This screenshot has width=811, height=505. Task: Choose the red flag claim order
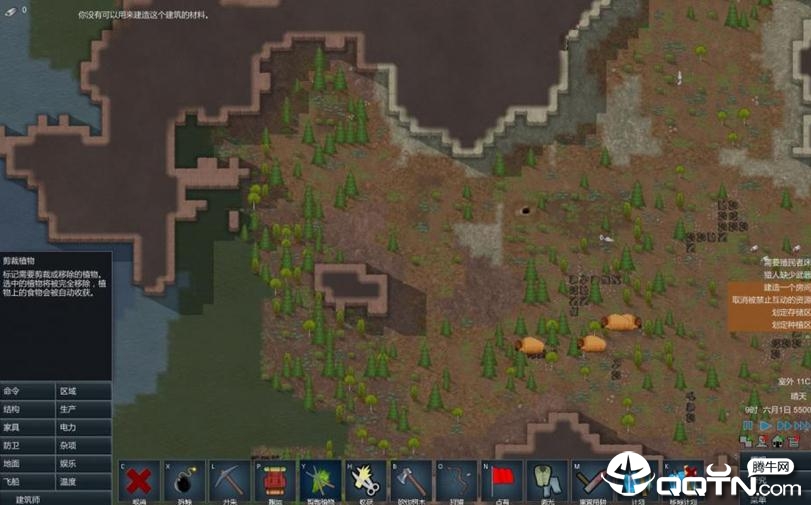[501, 480]
